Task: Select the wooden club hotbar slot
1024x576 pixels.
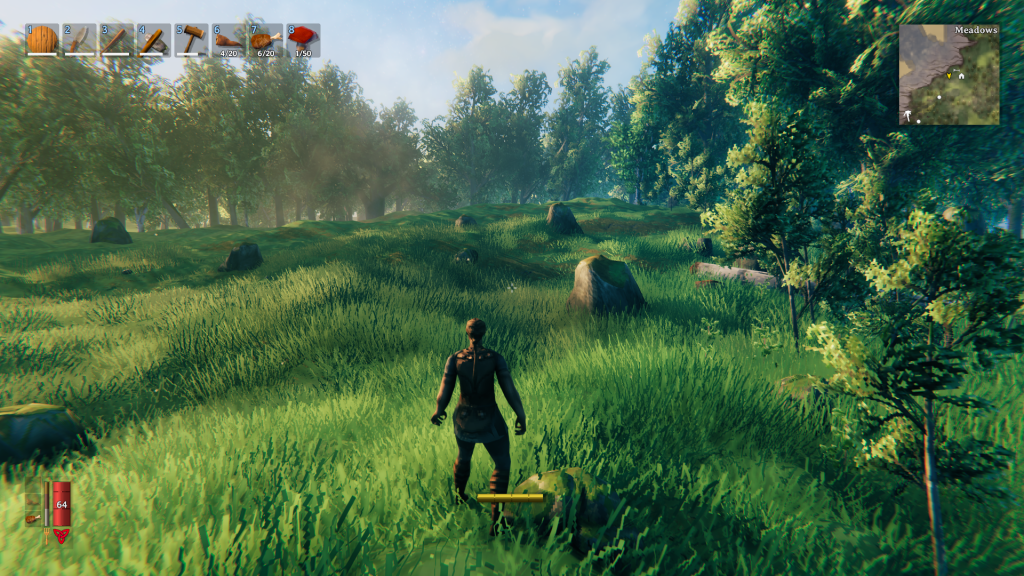Action: tap(117, 40)
